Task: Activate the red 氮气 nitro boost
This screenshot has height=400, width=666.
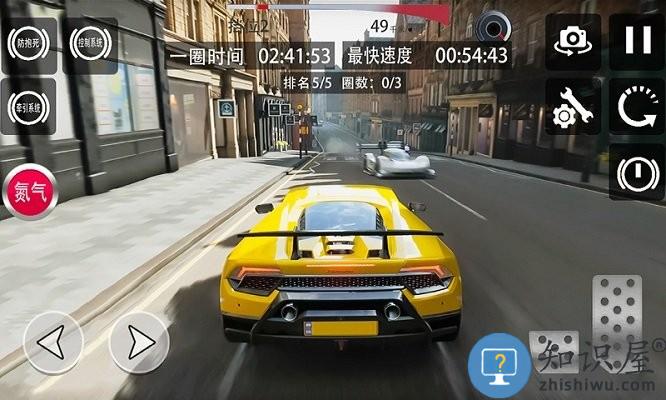Action: 30,192
